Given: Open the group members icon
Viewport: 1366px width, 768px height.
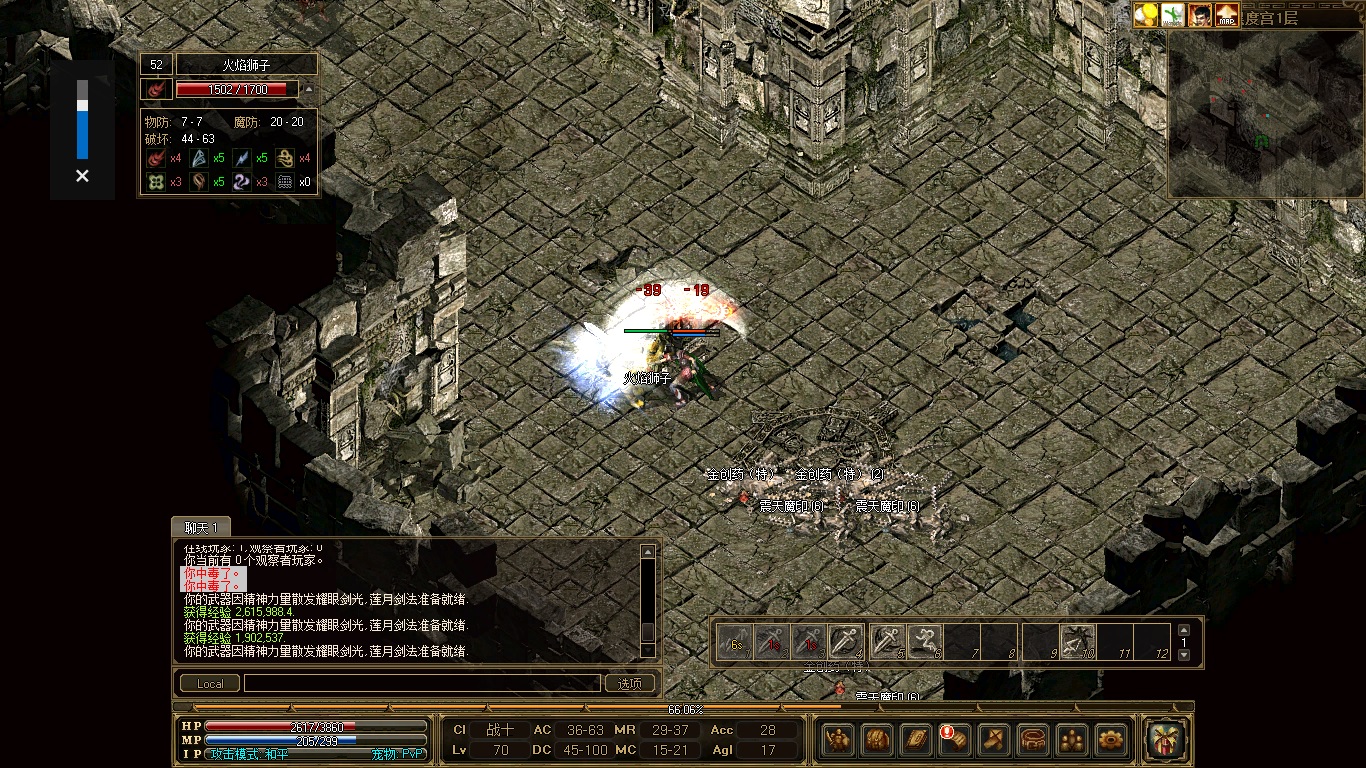Looking at the screenshot, I should [1072, 739].
